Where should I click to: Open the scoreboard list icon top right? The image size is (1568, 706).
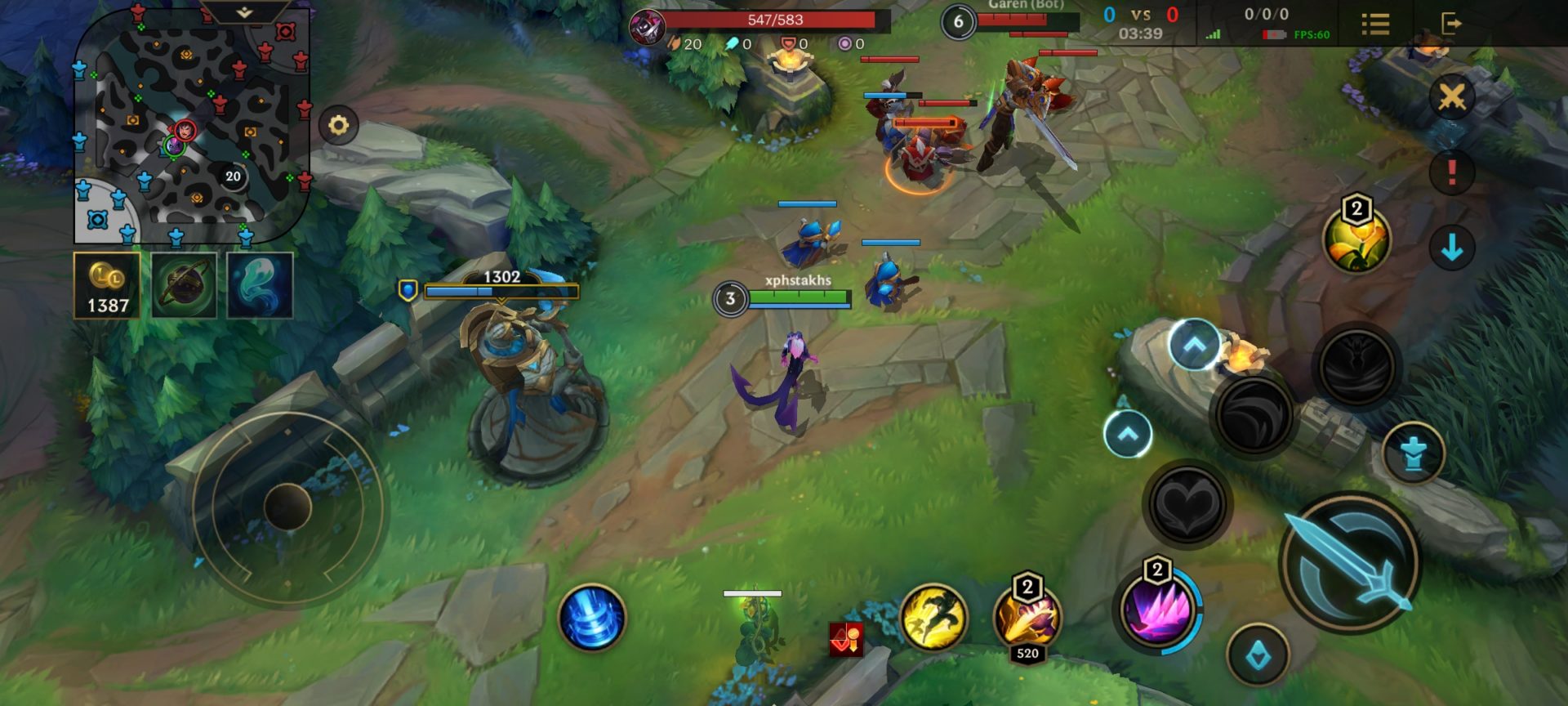click(1375, 25)
